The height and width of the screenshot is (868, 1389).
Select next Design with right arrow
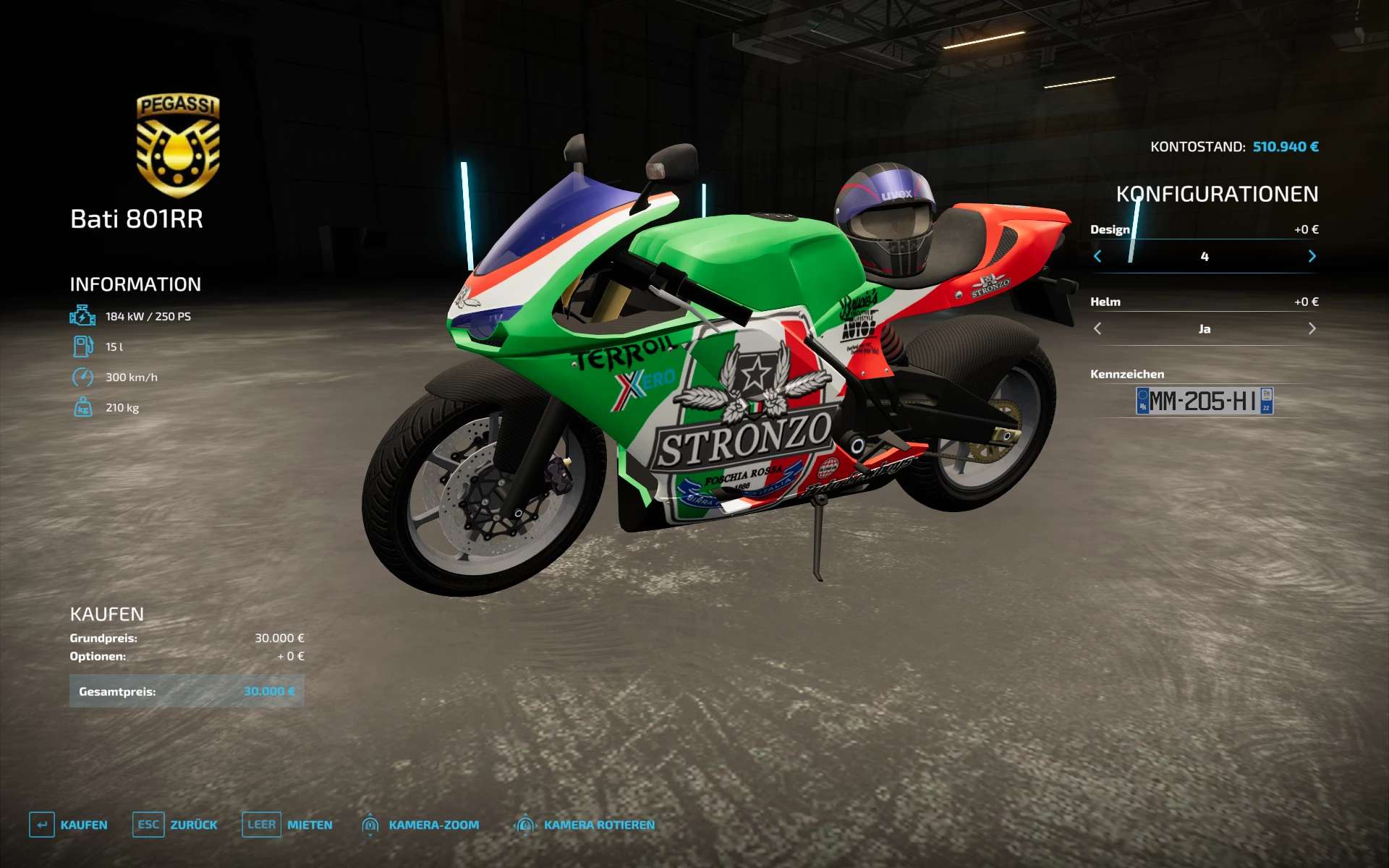pyautogui.click(x=1312, y=256)
